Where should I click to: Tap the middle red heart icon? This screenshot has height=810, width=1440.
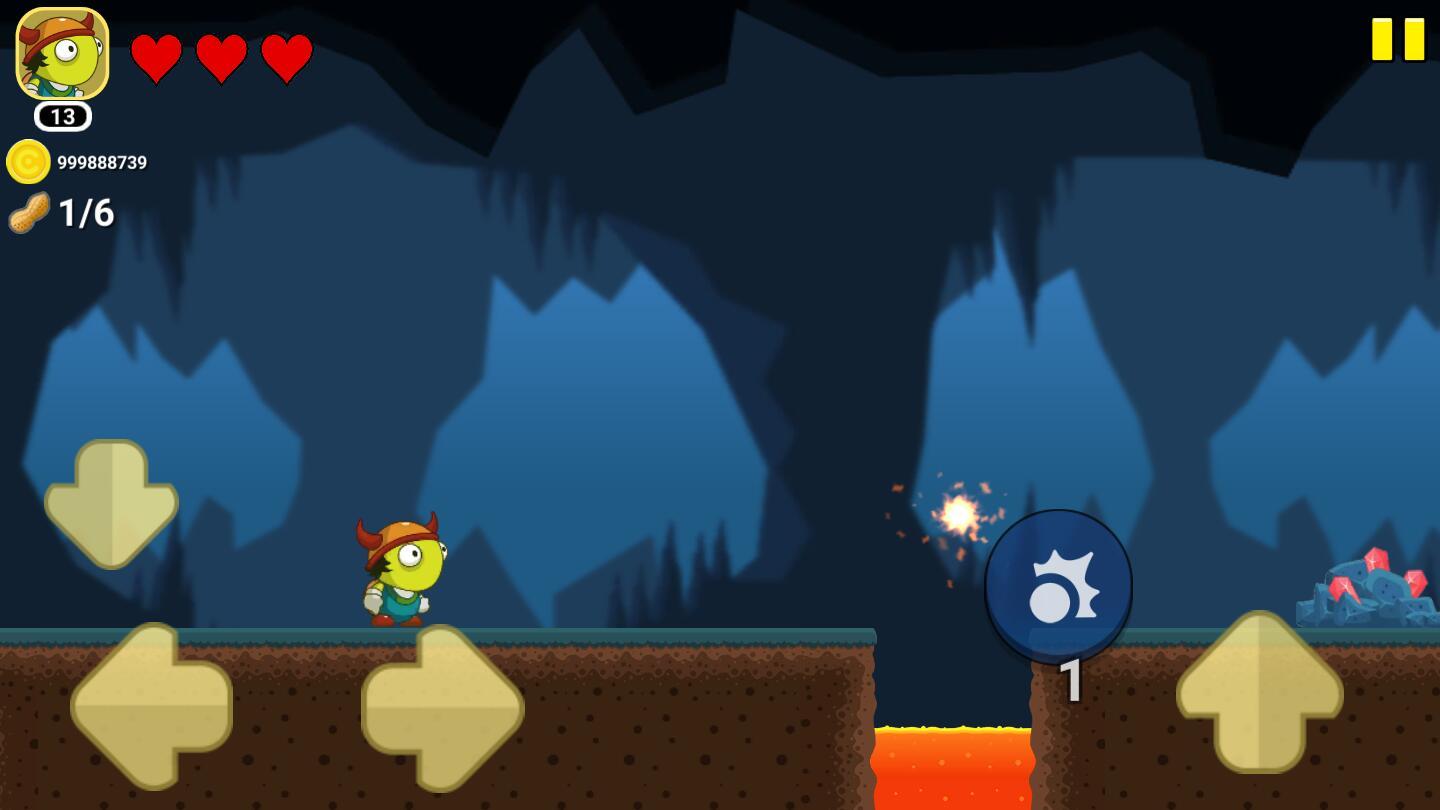pos(222,58)
